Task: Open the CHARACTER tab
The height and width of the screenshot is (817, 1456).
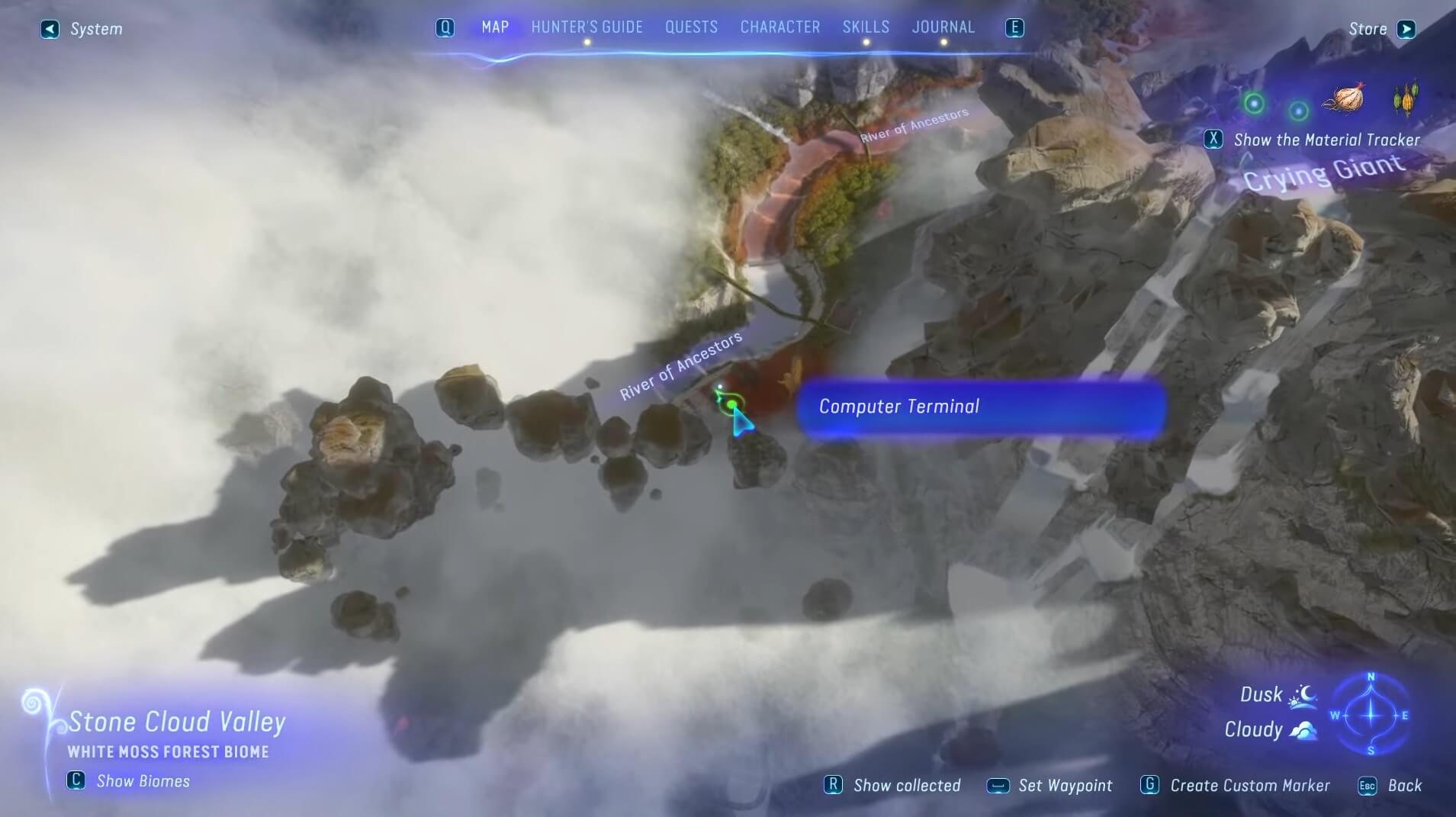Action: 779,27
